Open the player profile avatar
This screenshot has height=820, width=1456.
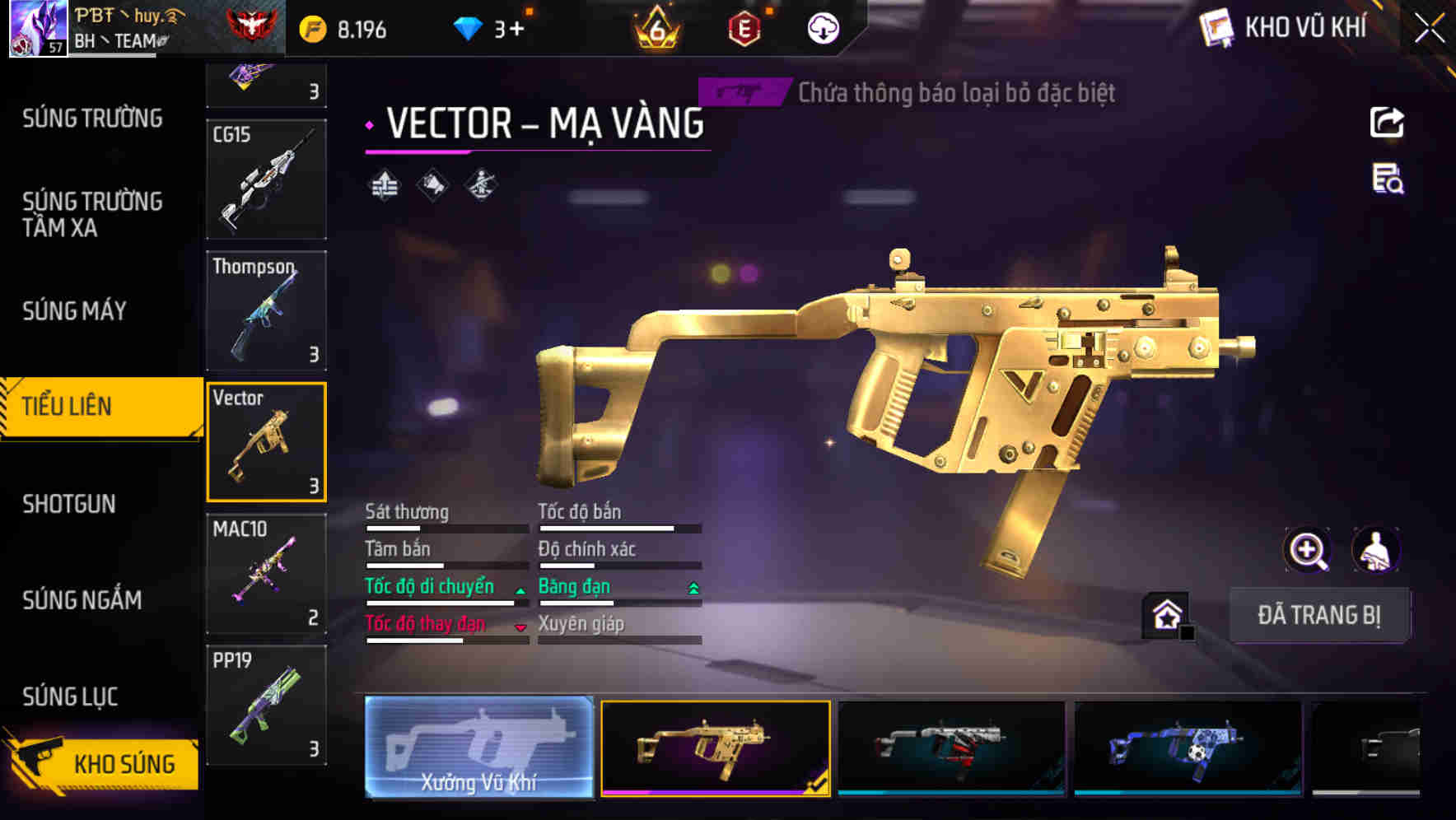(37, 28)
